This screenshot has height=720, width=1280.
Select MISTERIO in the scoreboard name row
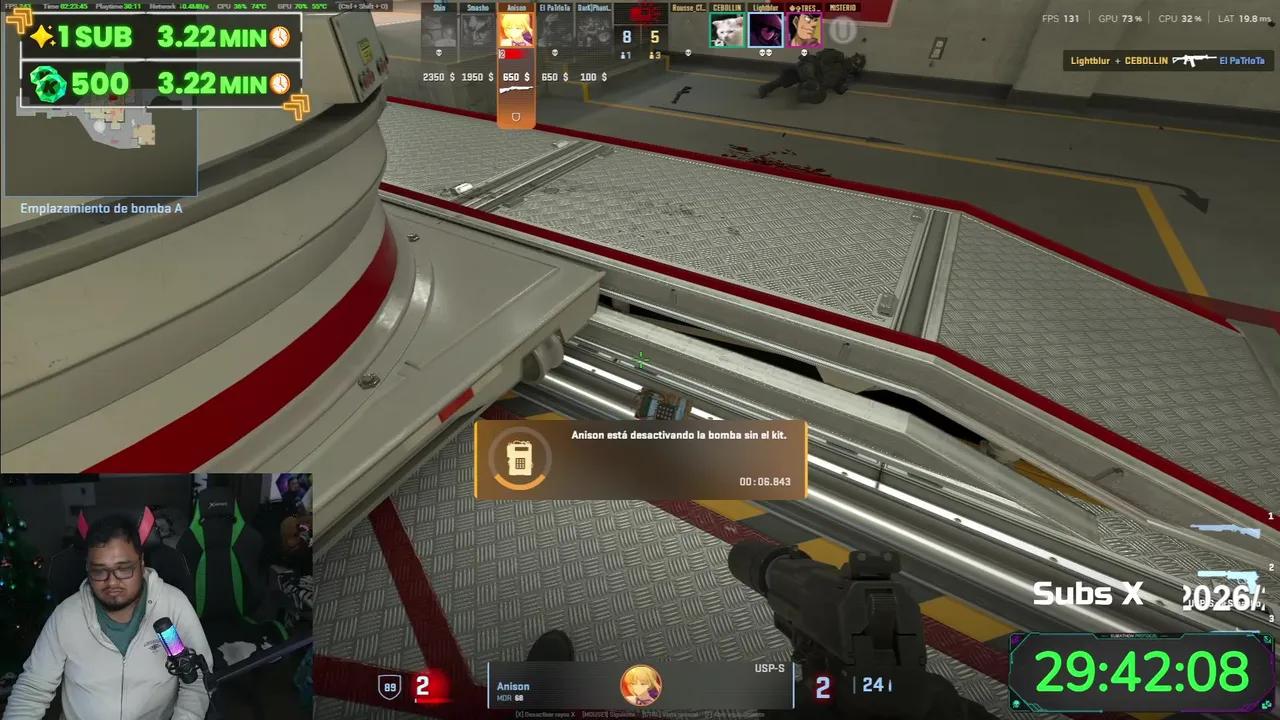pyautogui.click(x=843, y=7)
